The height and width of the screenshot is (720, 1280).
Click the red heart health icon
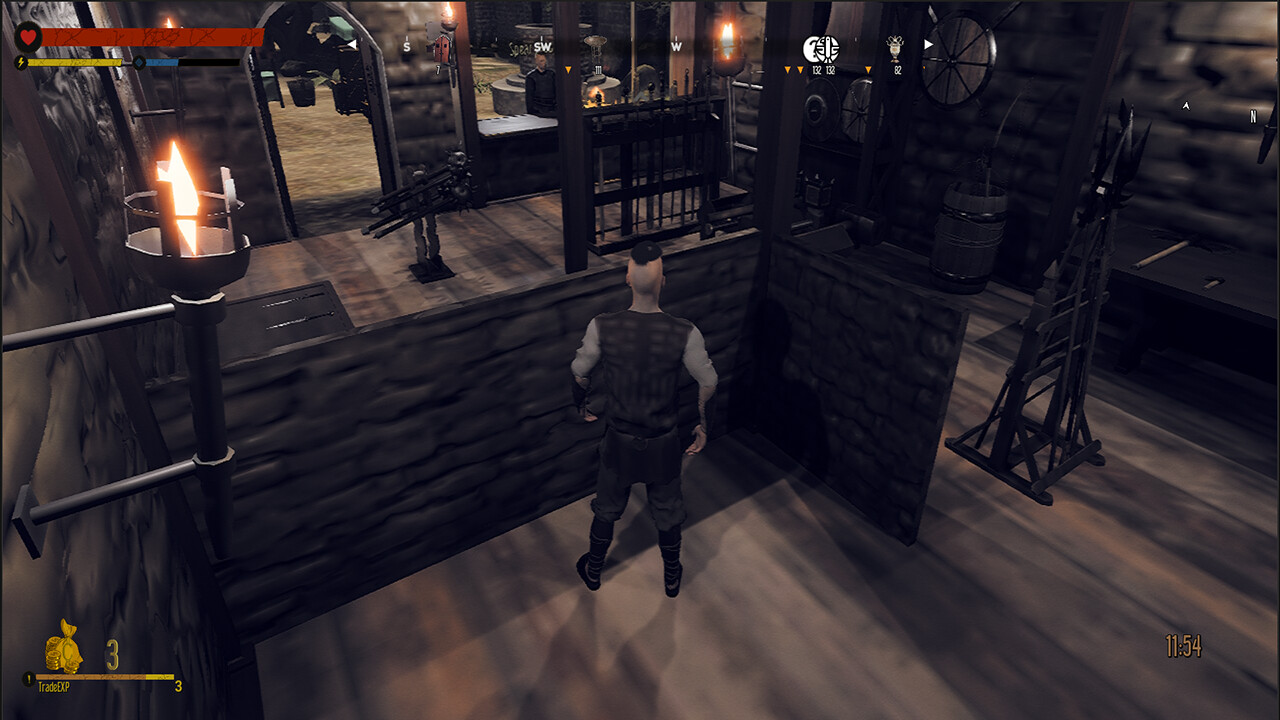point(29,37)
